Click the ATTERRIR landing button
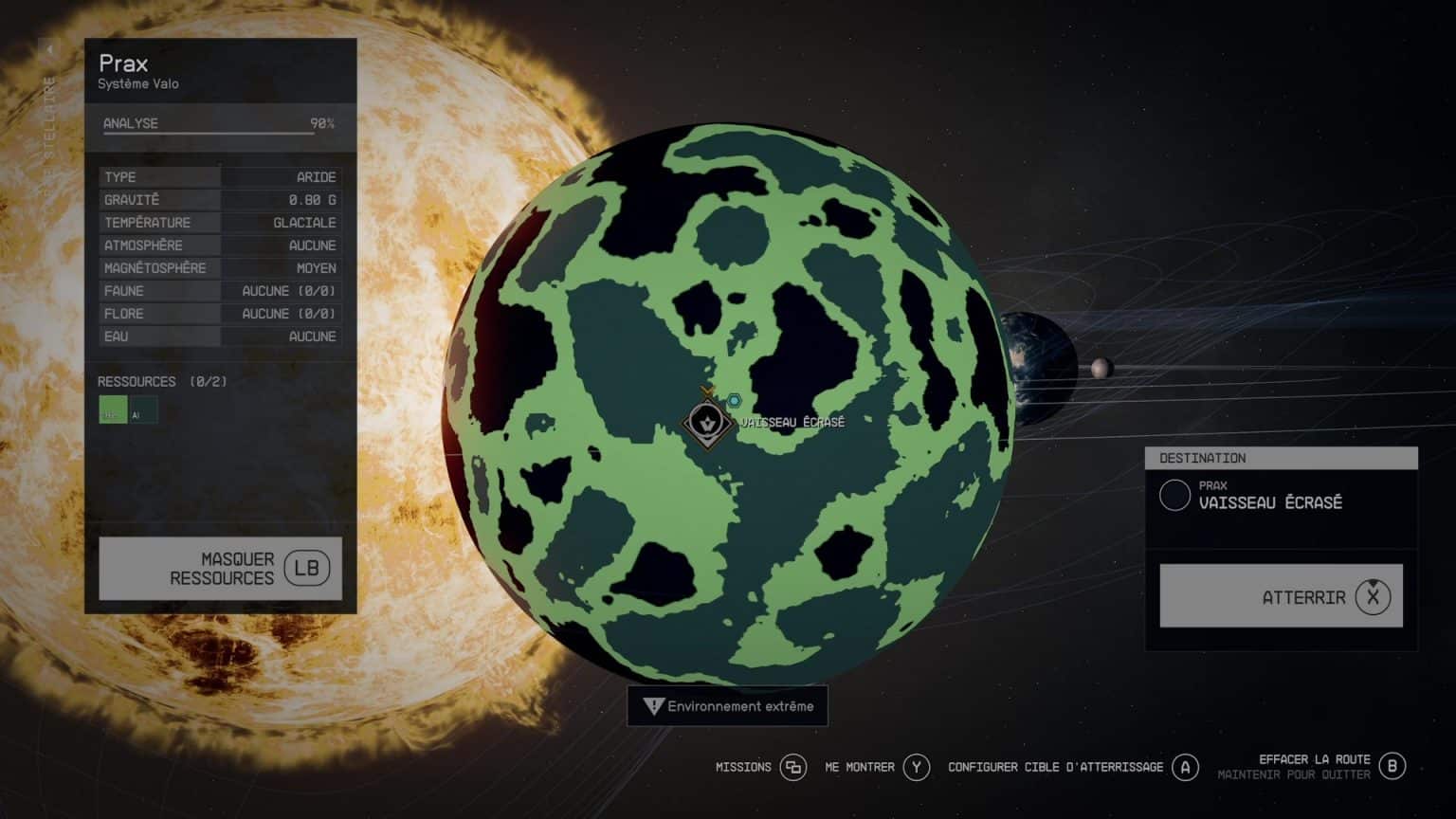 (1280, 596)
